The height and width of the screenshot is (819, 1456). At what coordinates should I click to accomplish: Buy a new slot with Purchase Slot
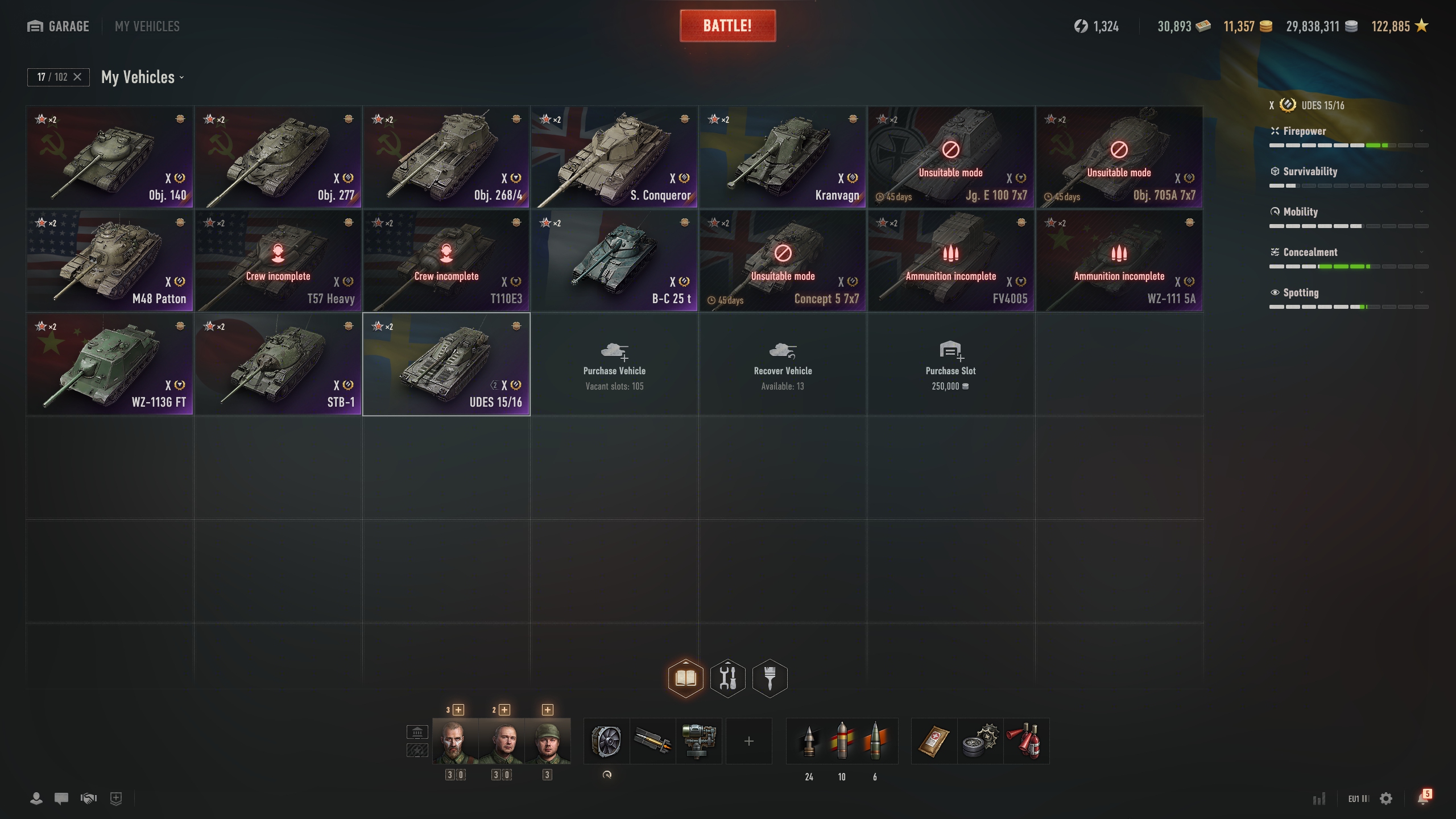(950, 364)
